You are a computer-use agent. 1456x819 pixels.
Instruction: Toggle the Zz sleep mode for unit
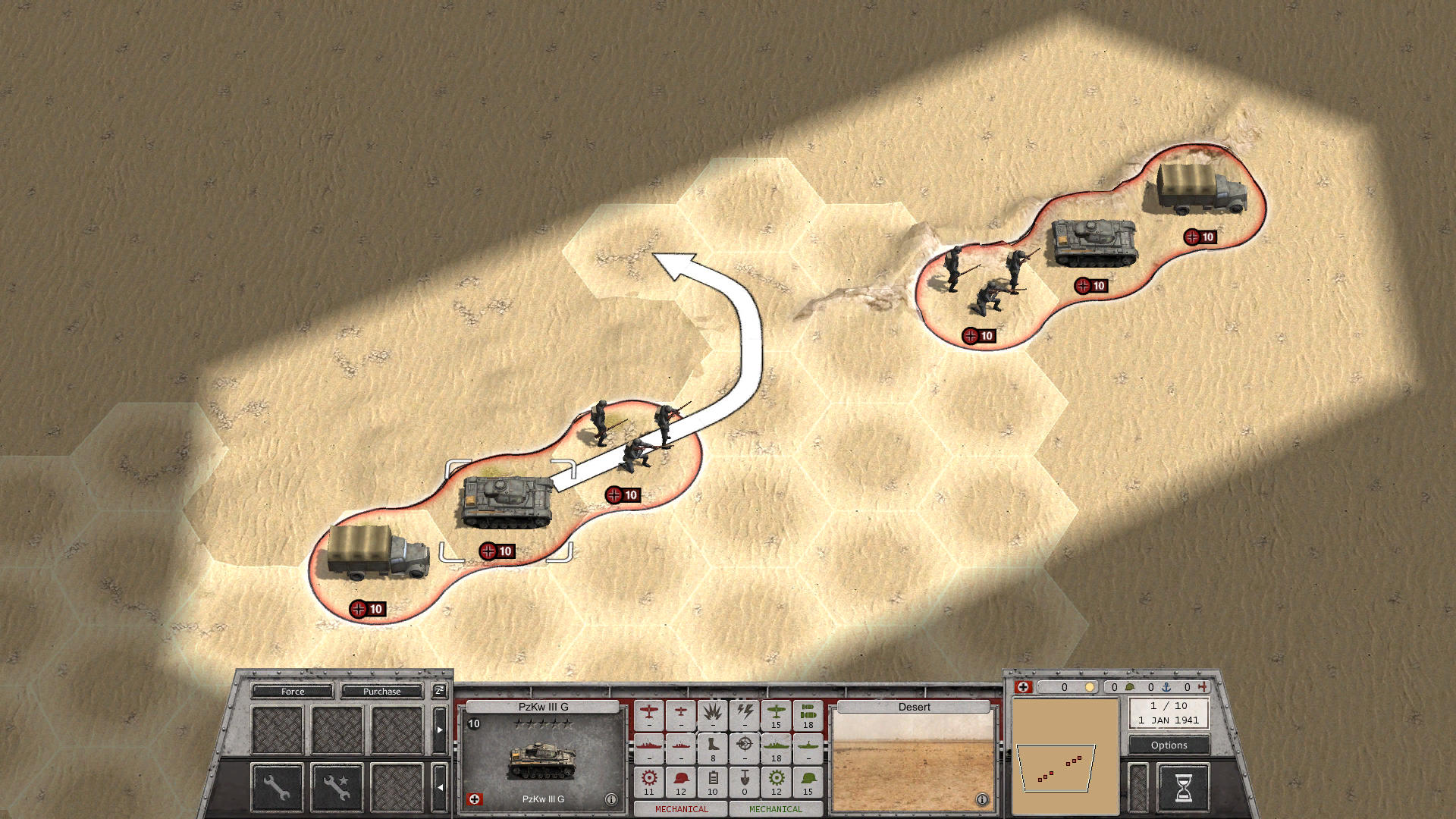(x=438, y=691)
